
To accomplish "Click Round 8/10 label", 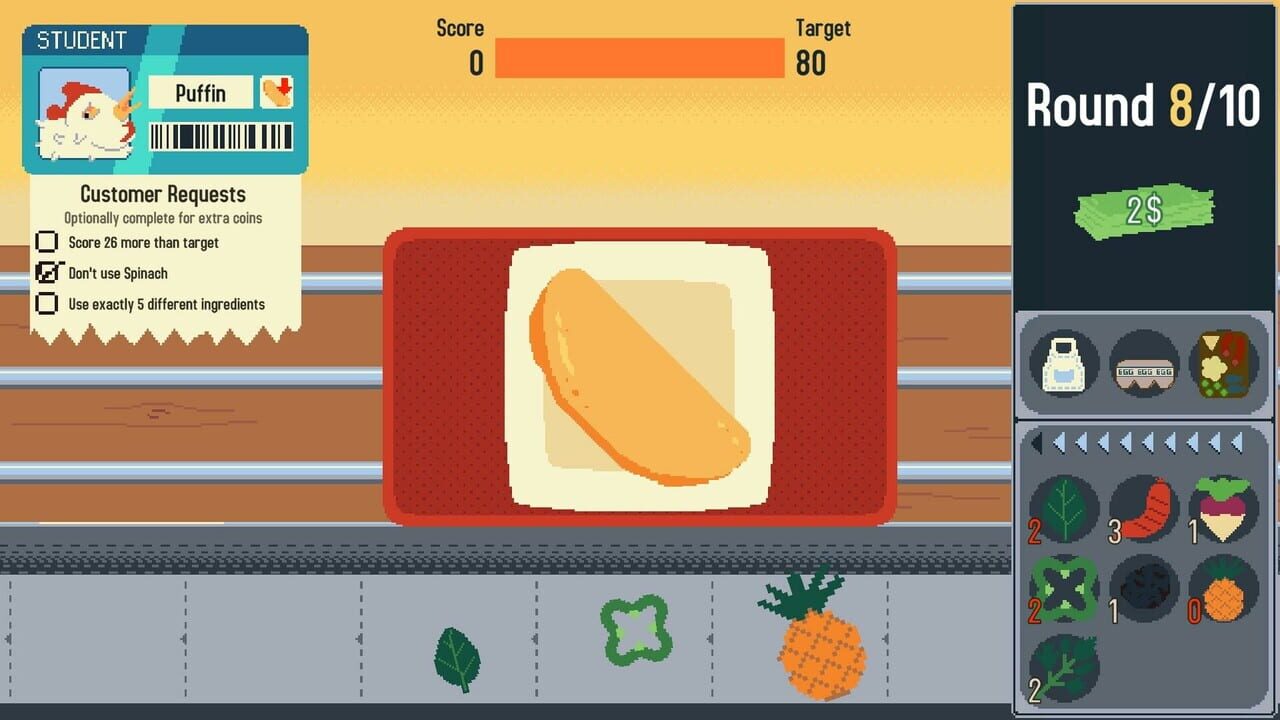I will [x=1143, y=105].
